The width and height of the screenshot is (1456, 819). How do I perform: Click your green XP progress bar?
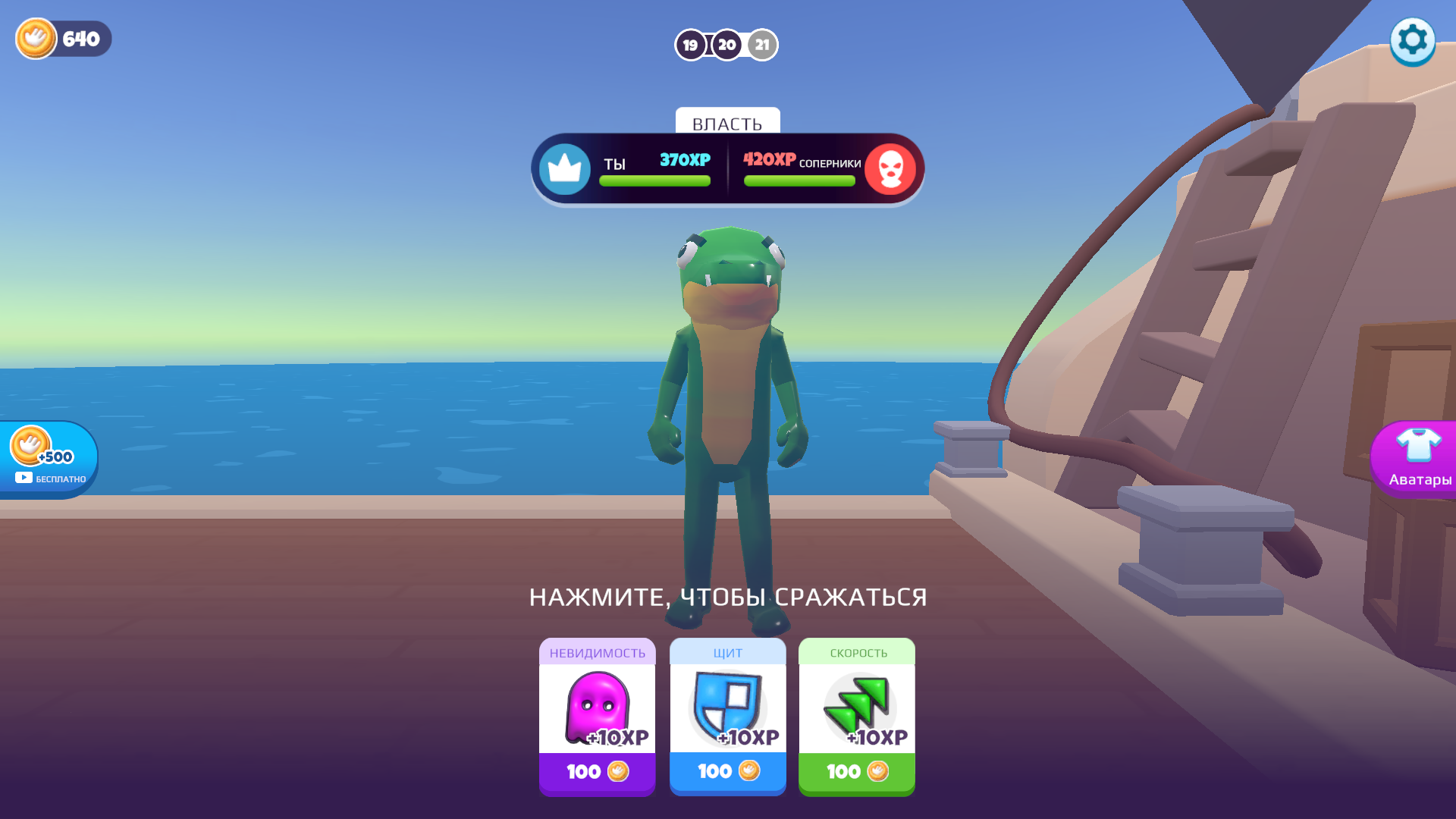tap(654, 180)
